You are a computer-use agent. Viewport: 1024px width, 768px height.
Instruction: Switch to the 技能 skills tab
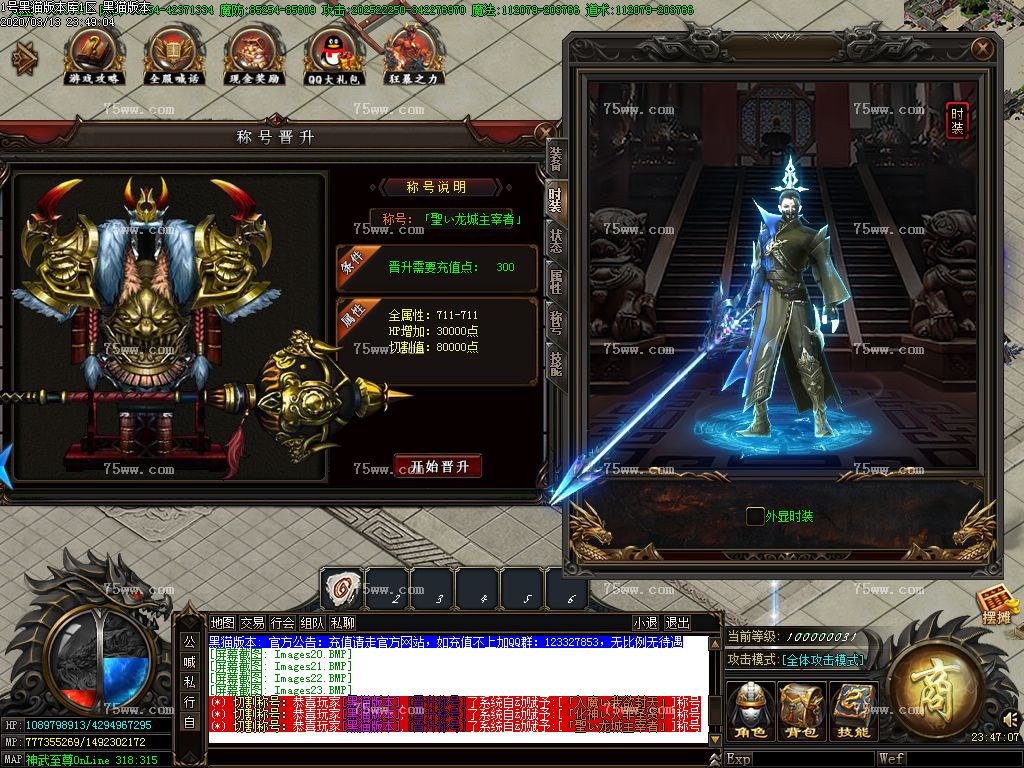[556, 361]
